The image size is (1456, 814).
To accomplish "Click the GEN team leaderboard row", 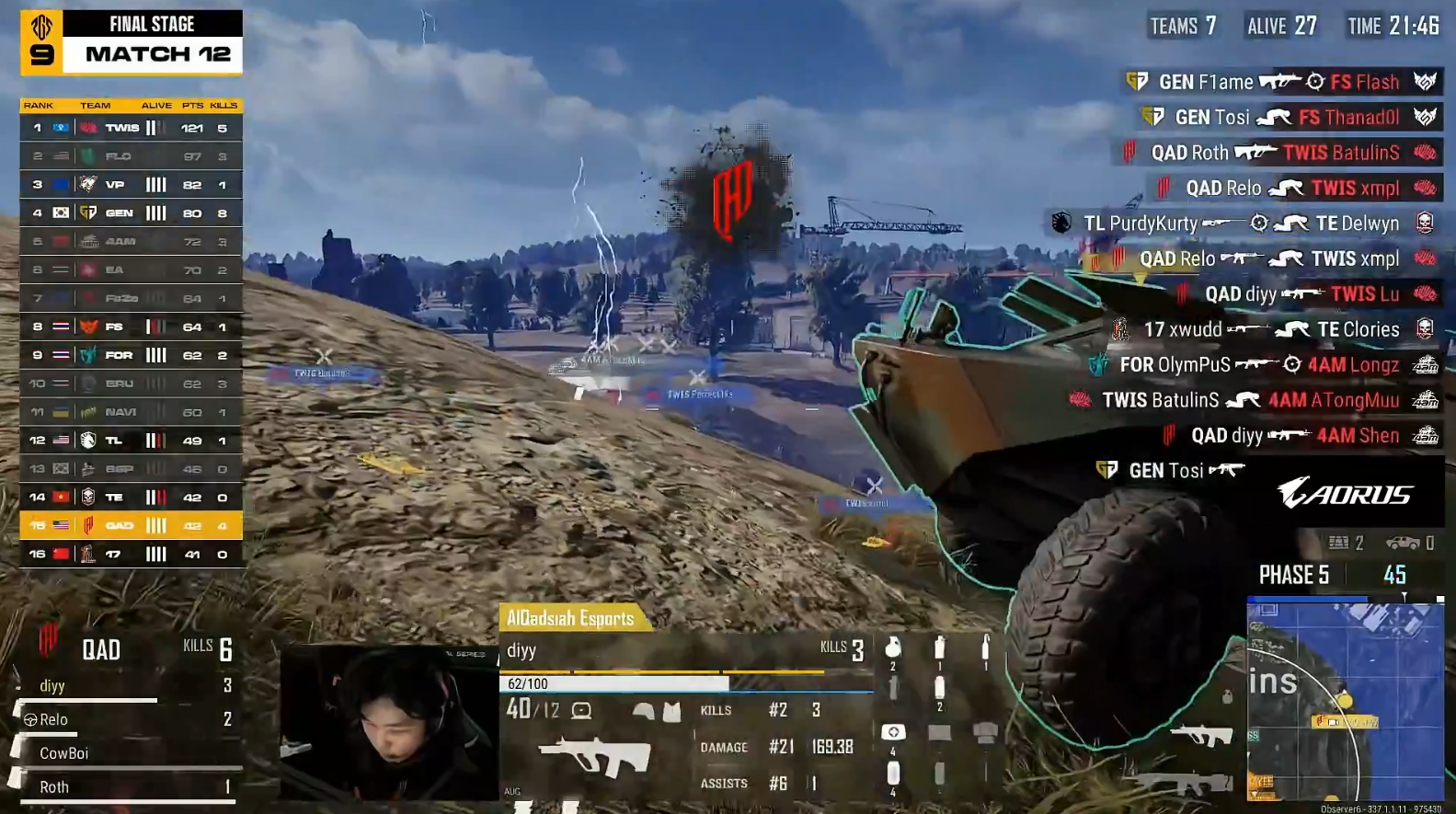I will (131, 213).
